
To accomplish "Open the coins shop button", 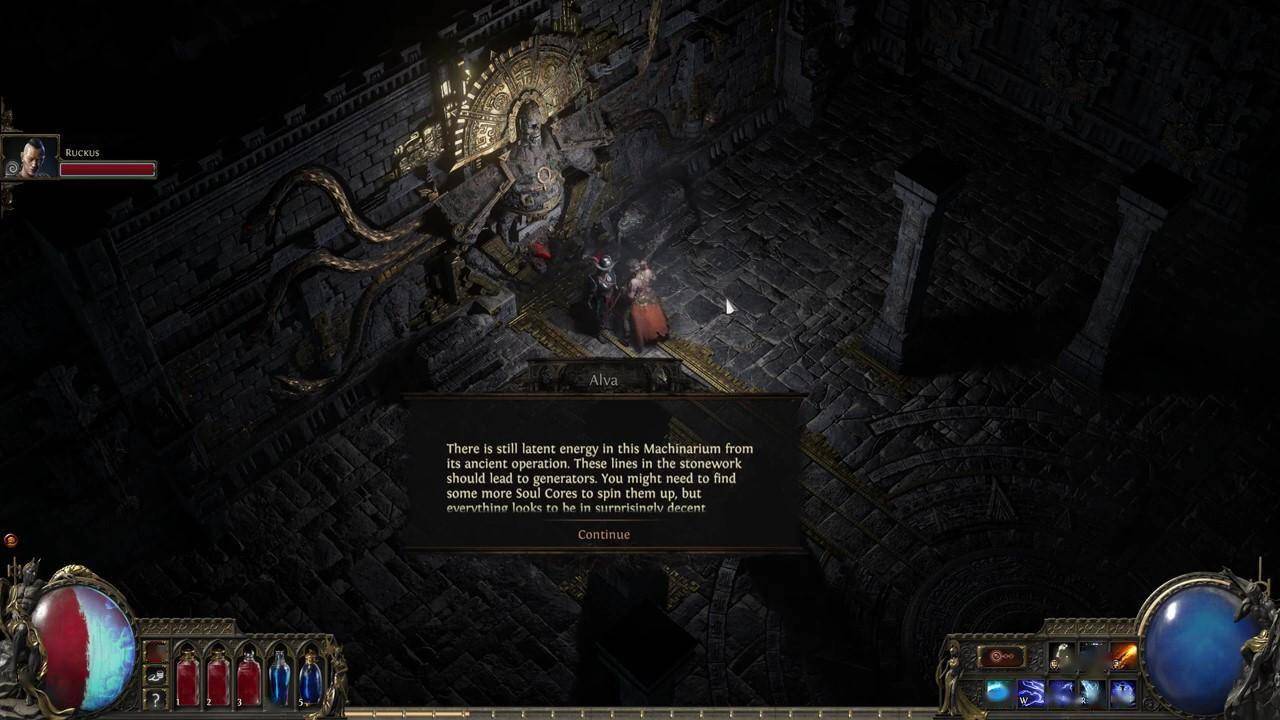I will click(156, 675).
